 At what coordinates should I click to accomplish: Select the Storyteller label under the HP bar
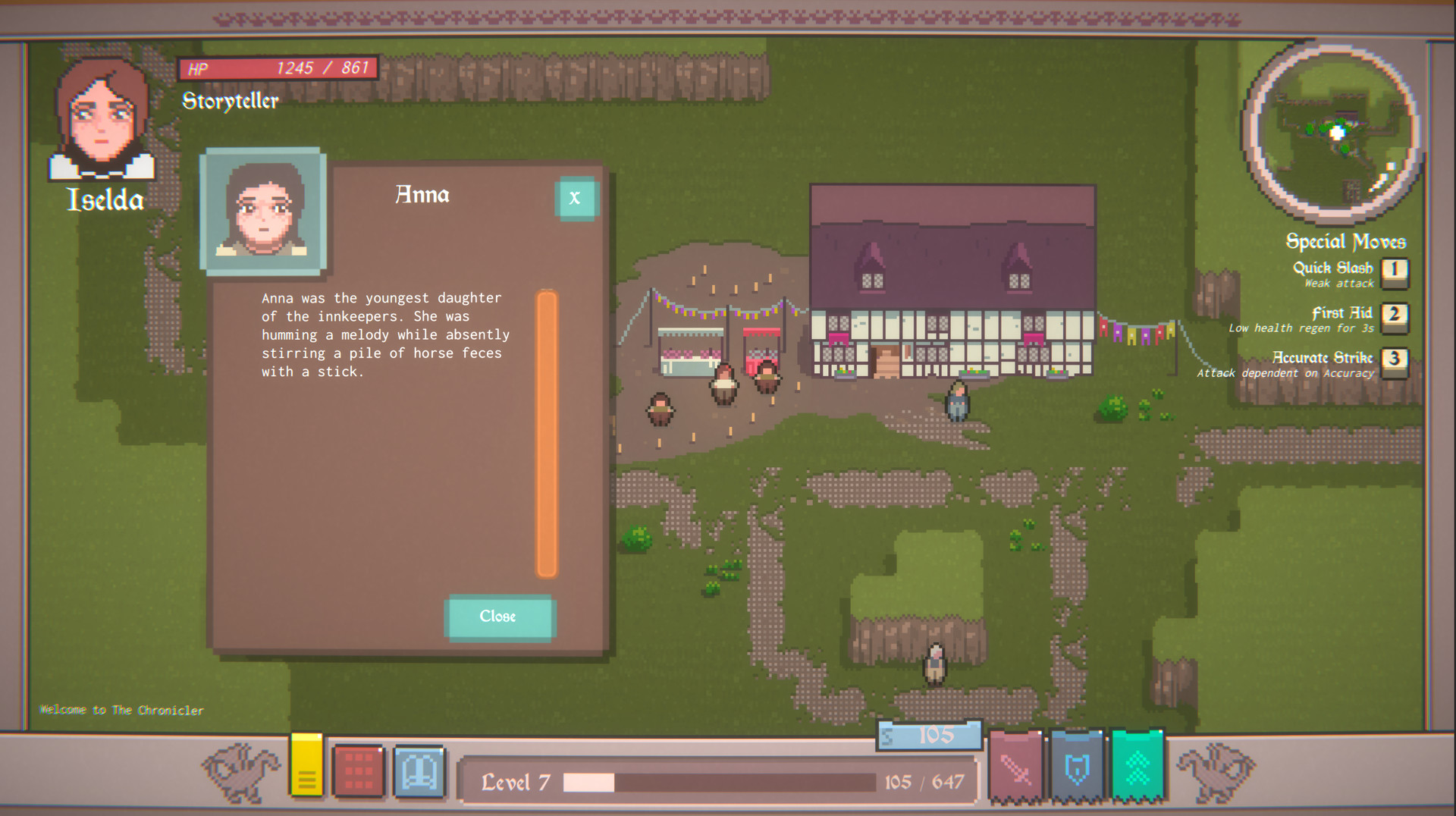click(230, 101)
